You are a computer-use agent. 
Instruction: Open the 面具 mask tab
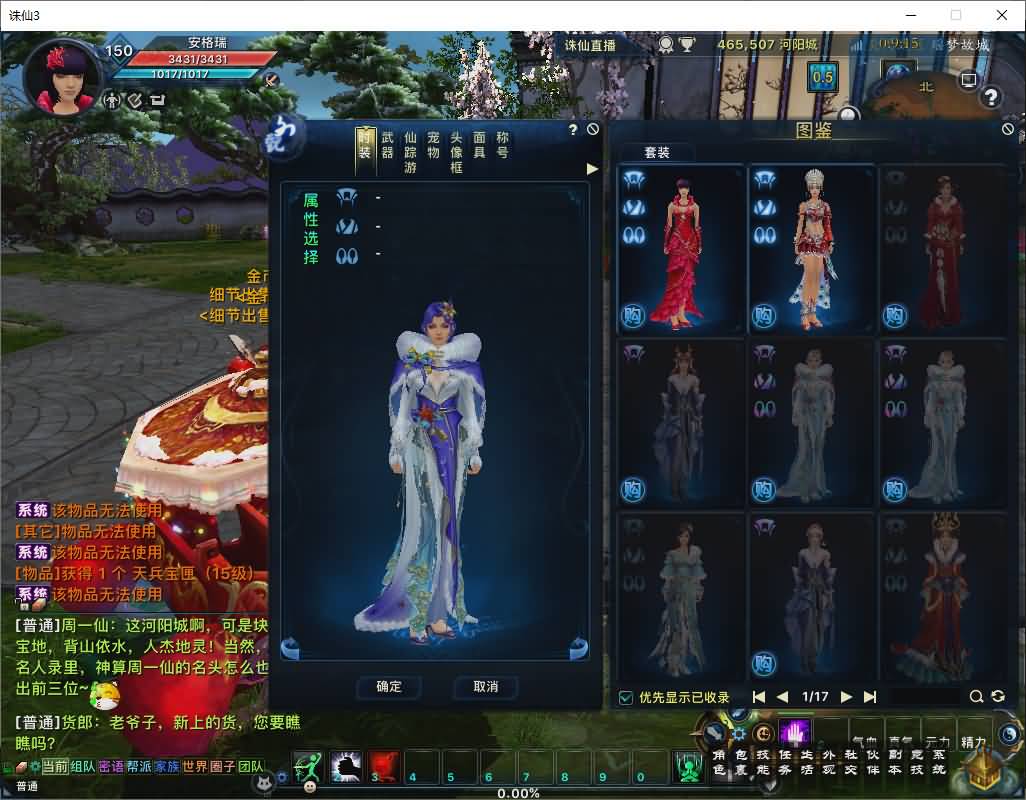click(x=479, y=145)
